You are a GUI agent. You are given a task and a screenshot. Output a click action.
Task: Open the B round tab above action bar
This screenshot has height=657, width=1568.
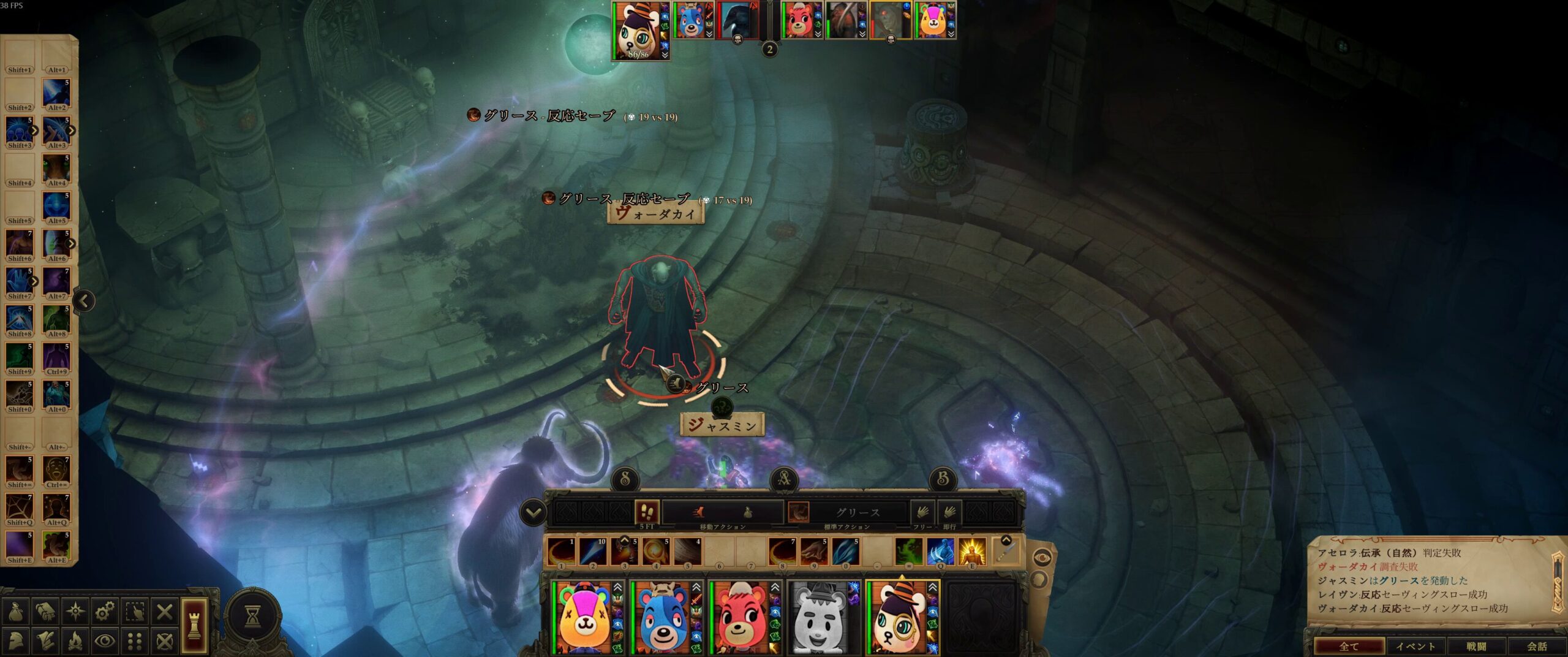943,479
